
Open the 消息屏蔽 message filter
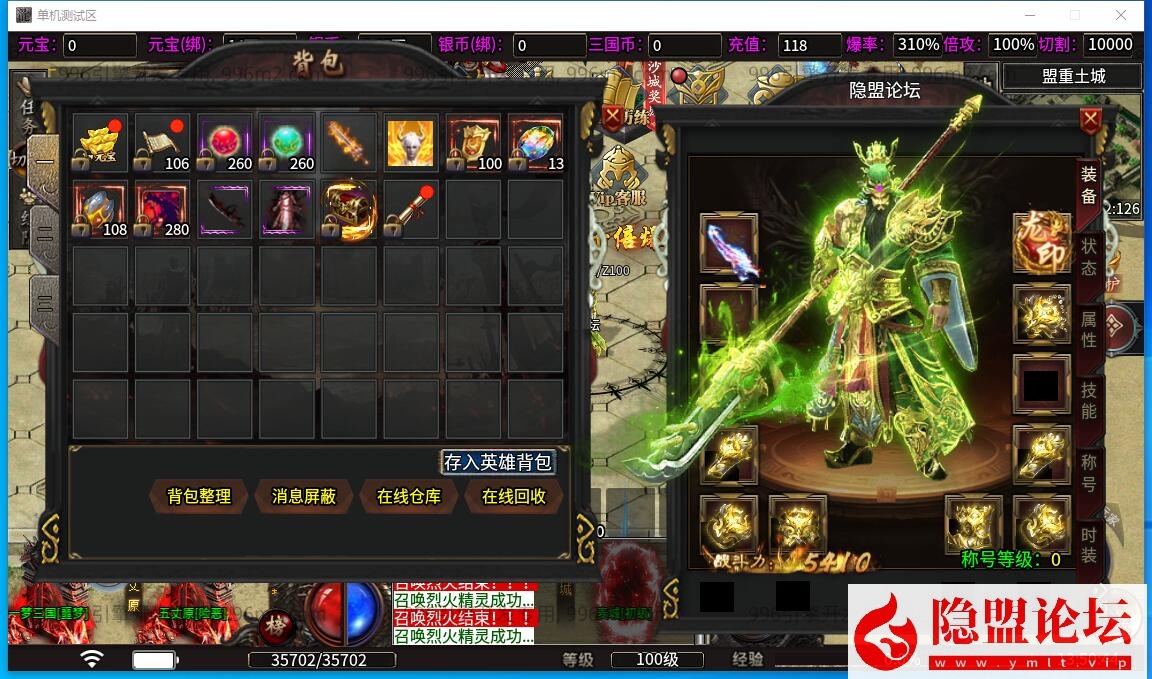pyautogui.click(x=304, y=496)
